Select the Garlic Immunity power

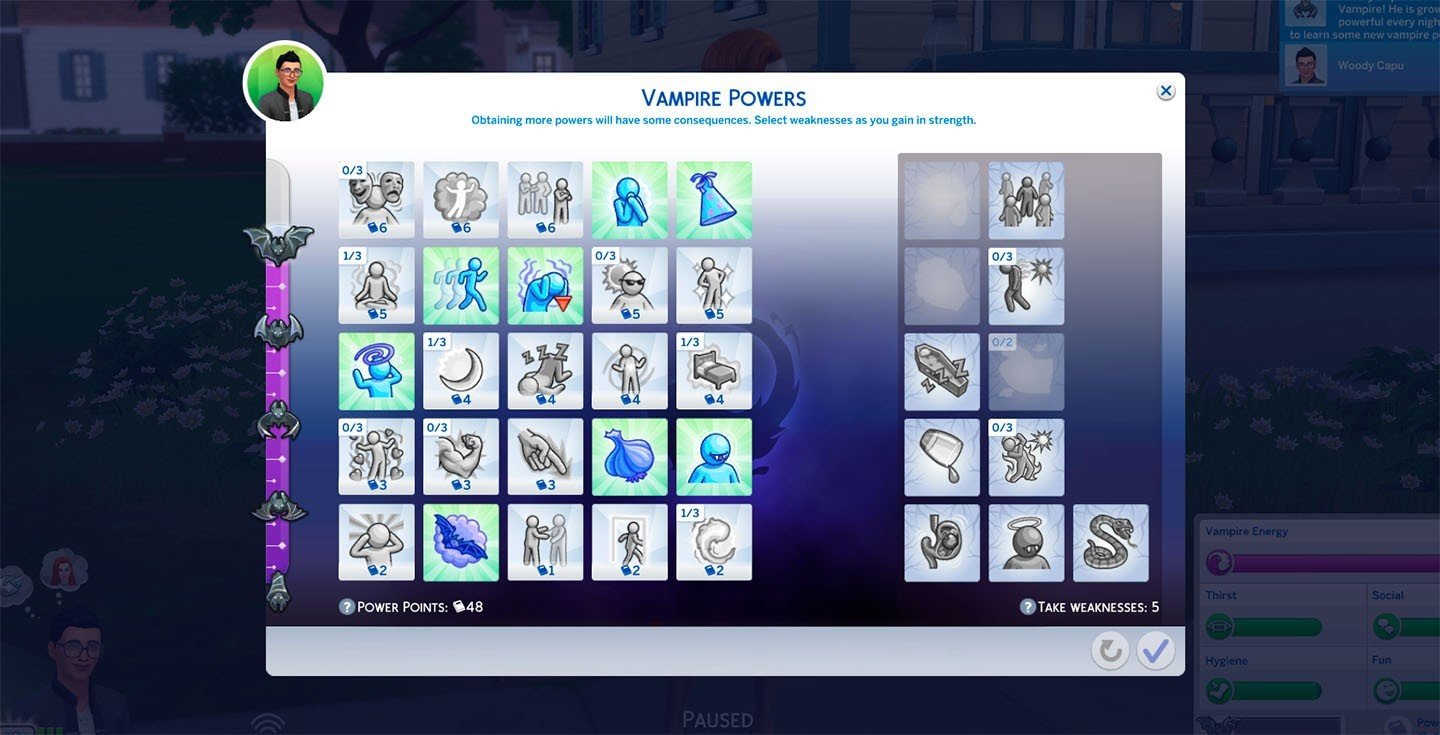(630, 455)
